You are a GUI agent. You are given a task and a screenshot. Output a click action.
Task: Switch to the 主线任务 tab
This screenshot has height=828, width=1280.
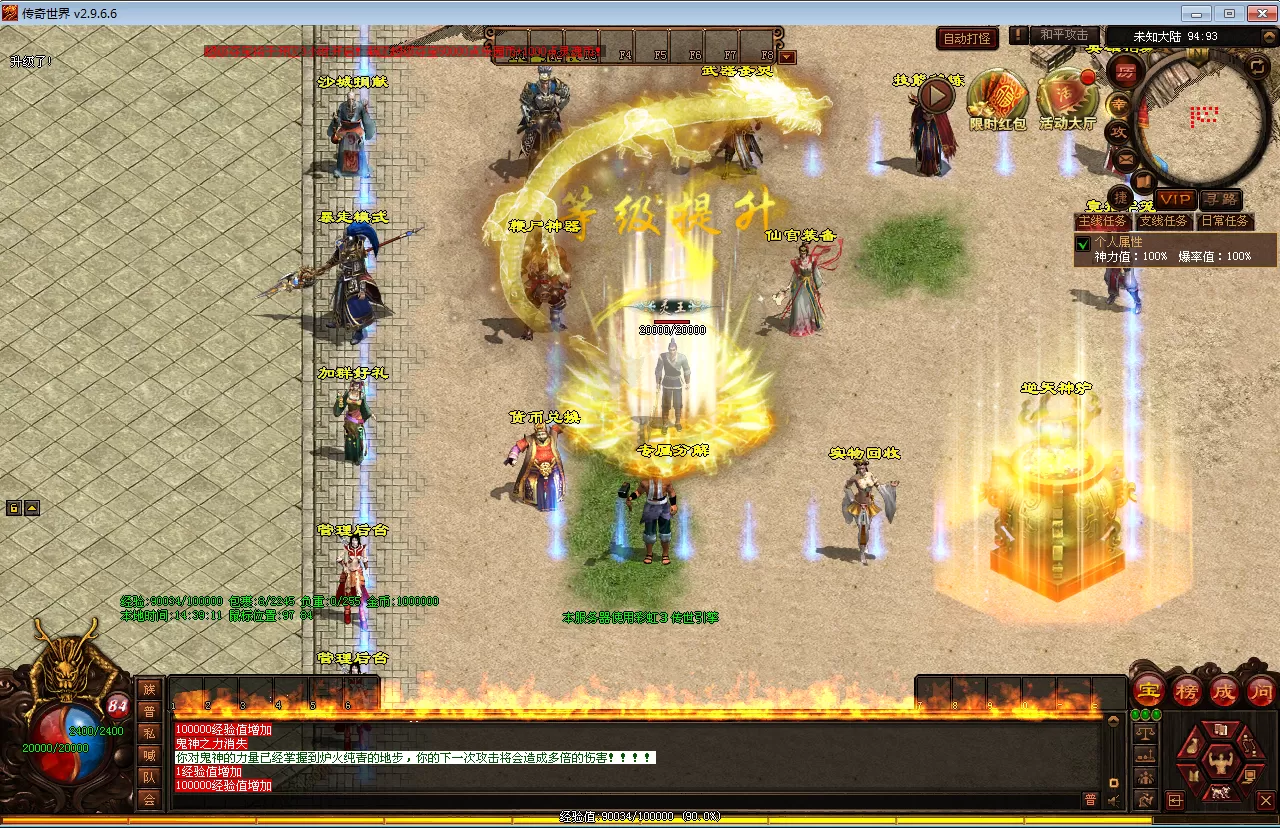point(1102,221)
